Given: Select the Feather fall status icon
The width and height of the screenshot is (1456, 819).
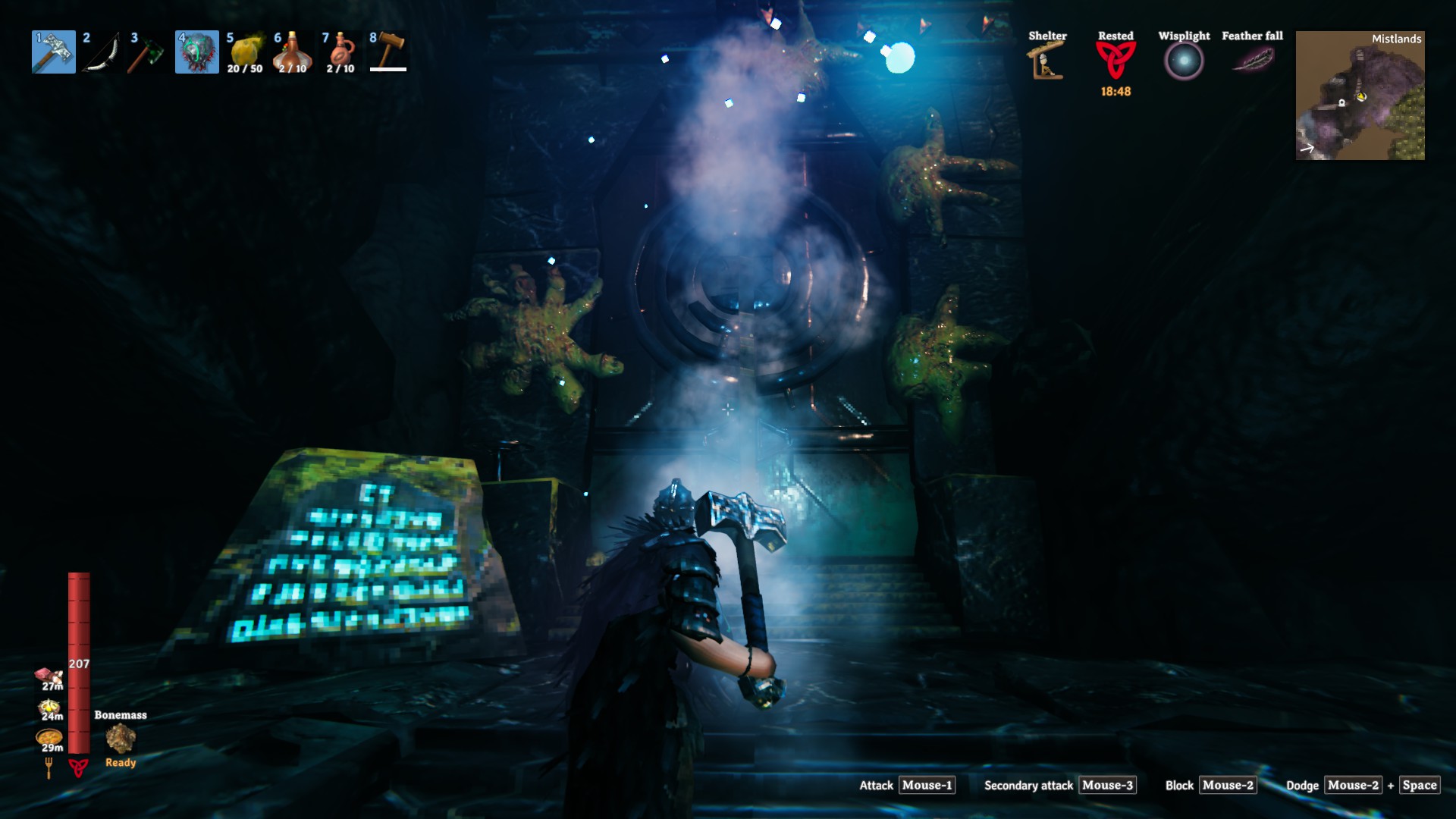Looking at the screenshot, I should (x=1252, y=58).
